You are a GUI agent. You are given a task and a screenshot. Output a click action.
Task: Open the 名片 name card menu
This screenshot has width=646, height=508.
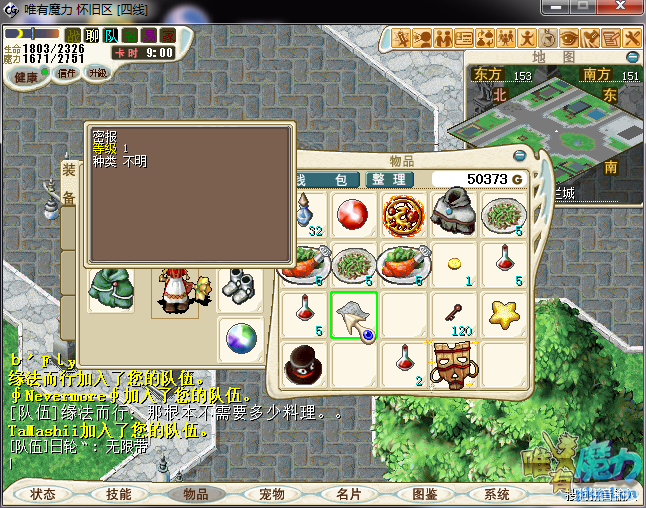click(x=348, y=494)
